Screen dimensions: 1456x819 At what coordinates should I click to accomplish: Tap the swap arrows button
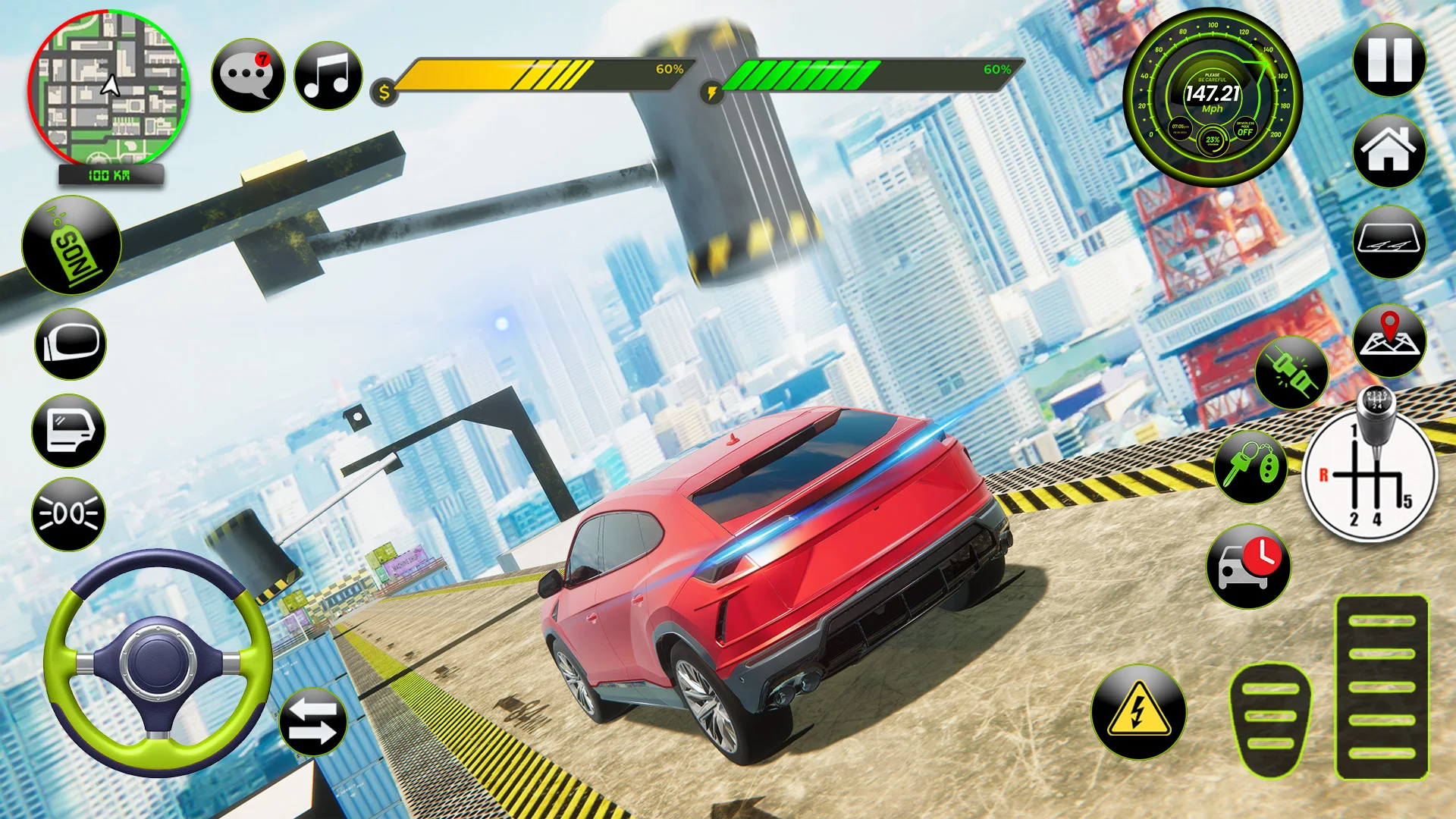(x=313, y=721)
